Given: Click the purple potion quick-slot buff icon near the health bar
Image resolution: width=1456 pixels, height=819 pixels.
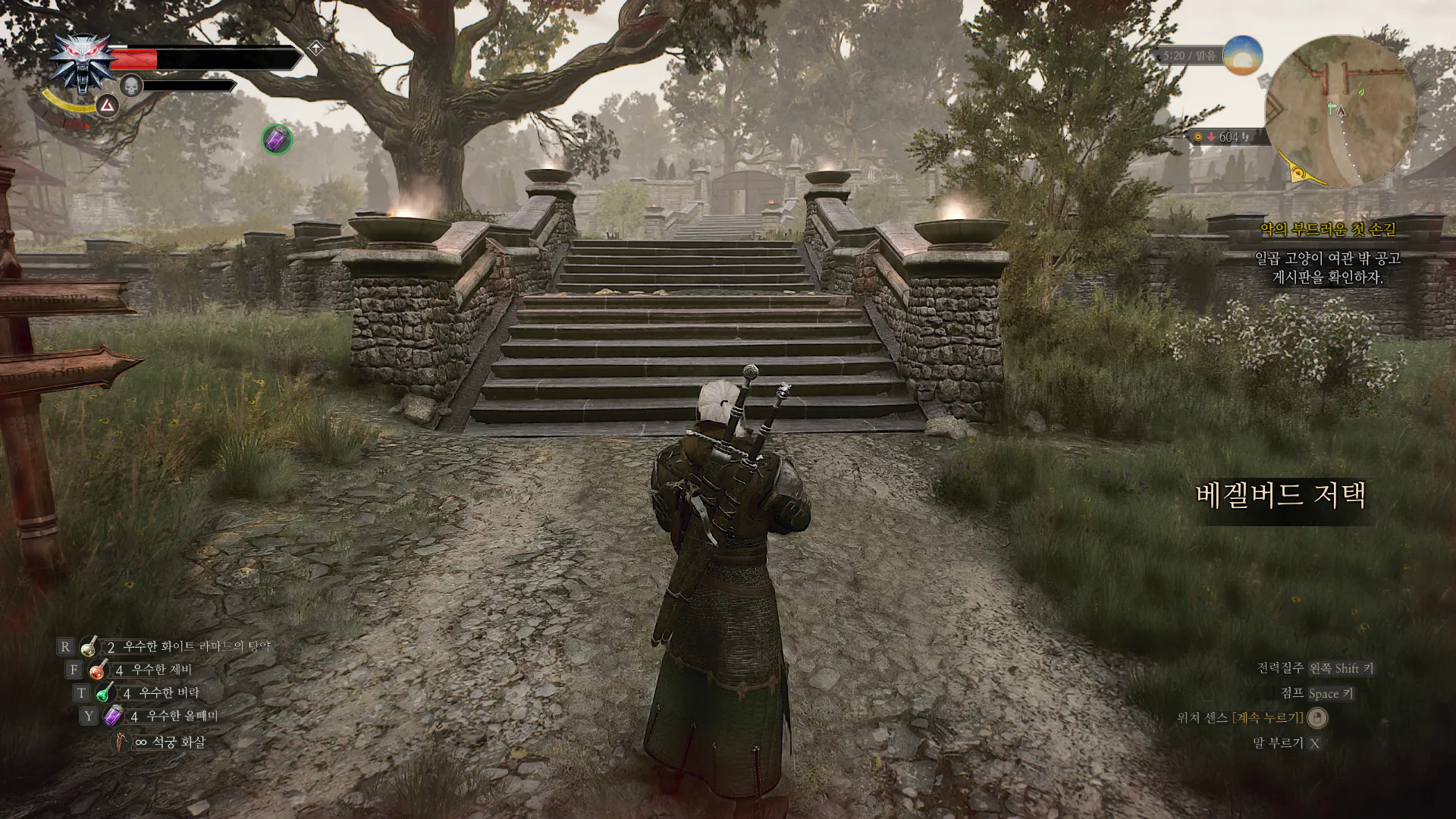Looking at the screenshot, I should point(276,138).
